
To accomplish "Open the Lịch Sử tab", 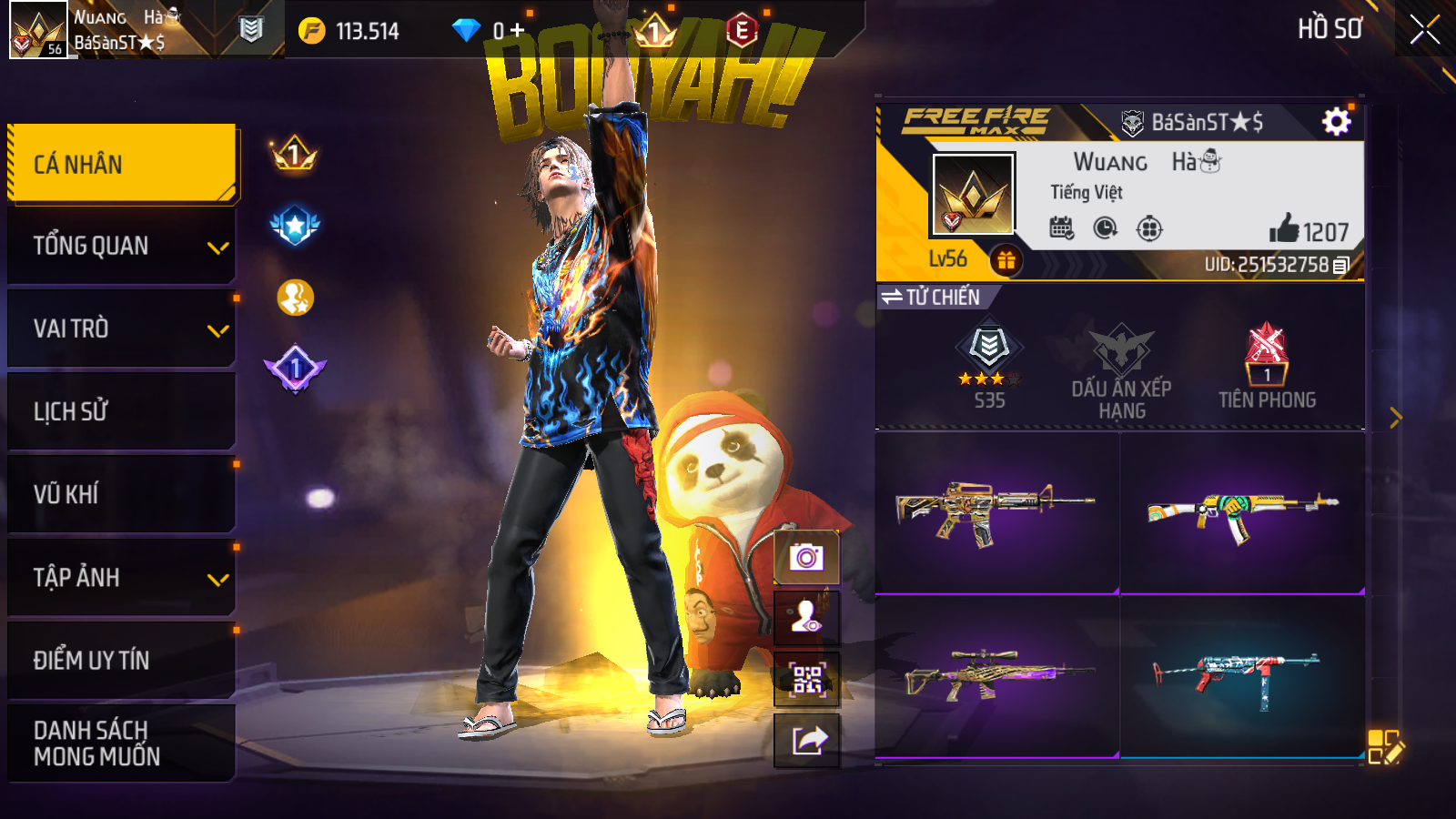I will tap(122, 411).
